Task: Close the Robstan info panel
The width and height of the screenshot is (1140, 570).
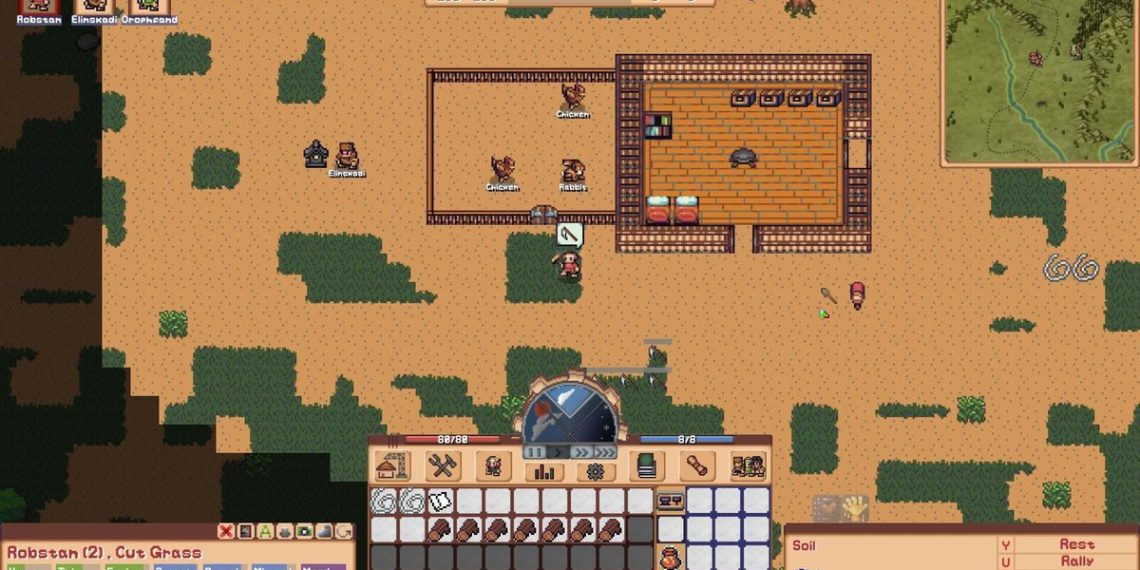Action: coord(226,532)
